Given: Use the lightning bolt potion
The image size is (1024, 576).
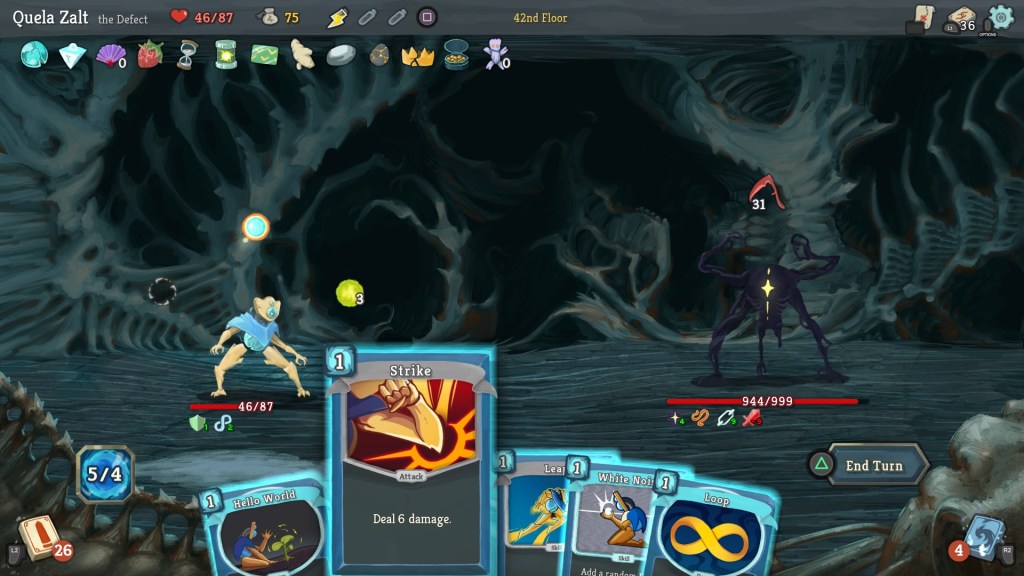Looking at the screenshot, I should [337, 17].
